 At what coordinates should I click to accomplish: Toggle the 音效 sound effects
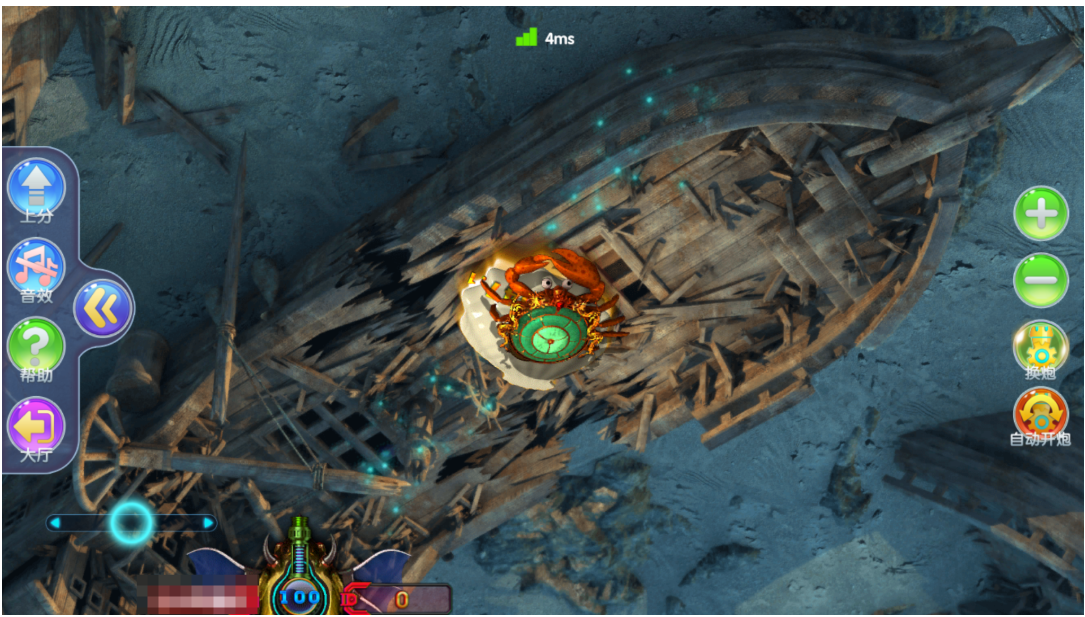36,267
